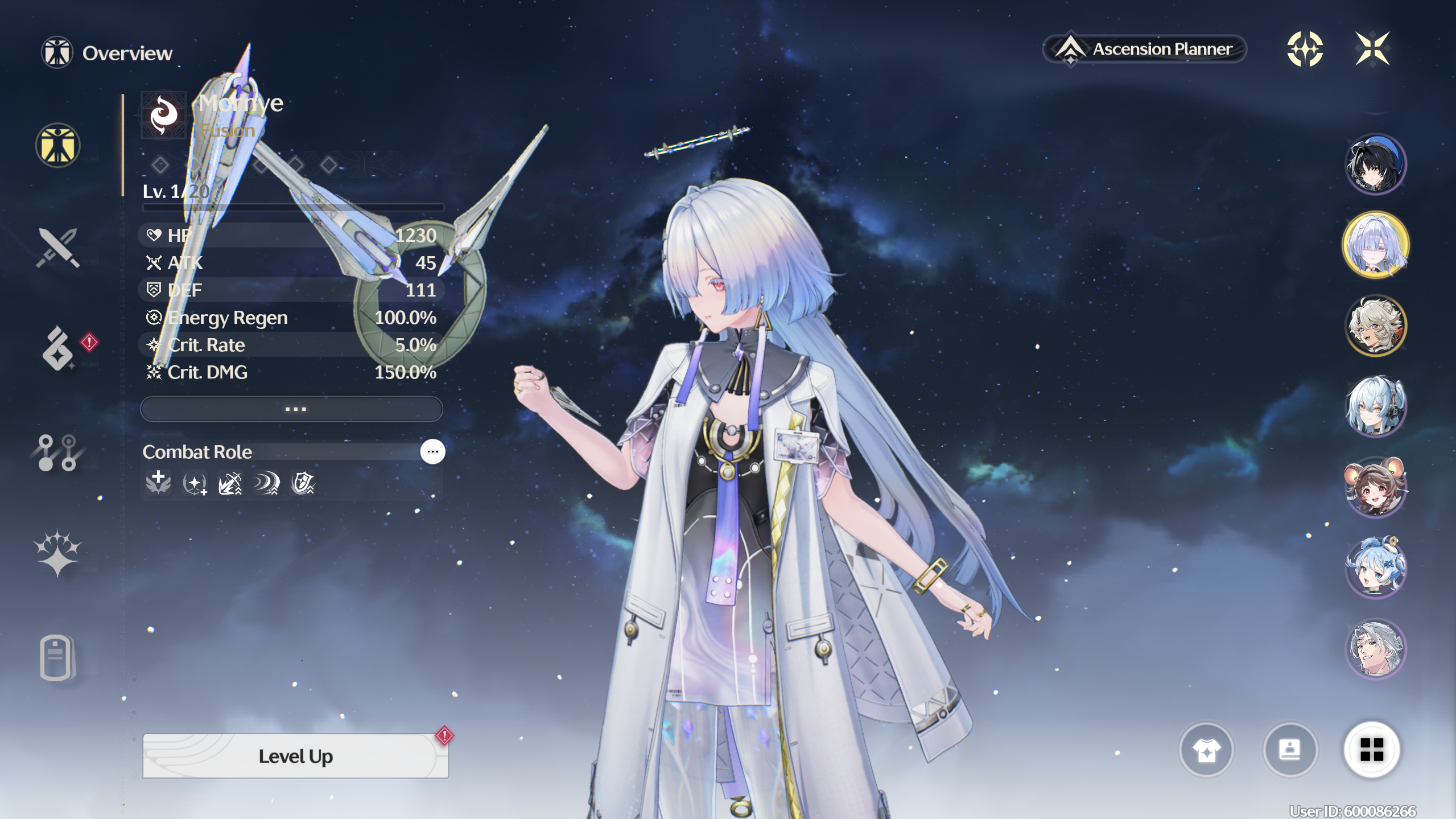
Task: Select the Overview body-figure tab
Action: 57,146
